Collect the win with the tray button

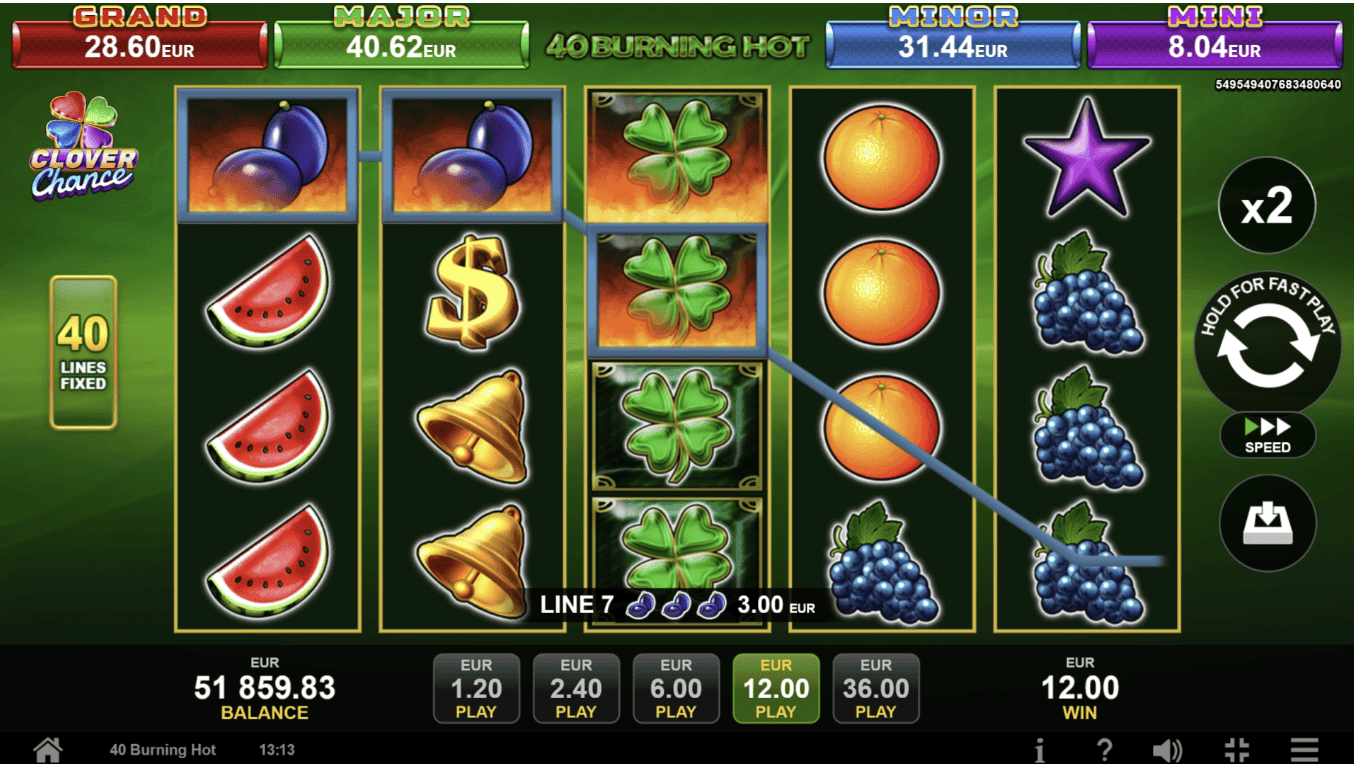1267,523
